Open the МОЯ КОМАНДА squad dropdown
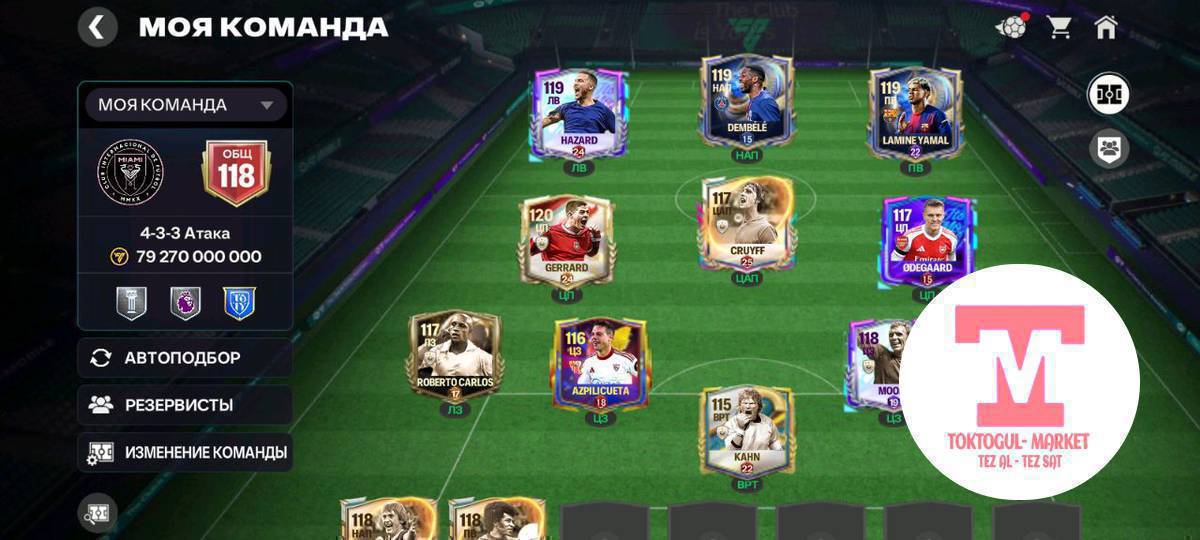Image resolution: width=1200 pixels, height=540 pixels. click(186, 105)
